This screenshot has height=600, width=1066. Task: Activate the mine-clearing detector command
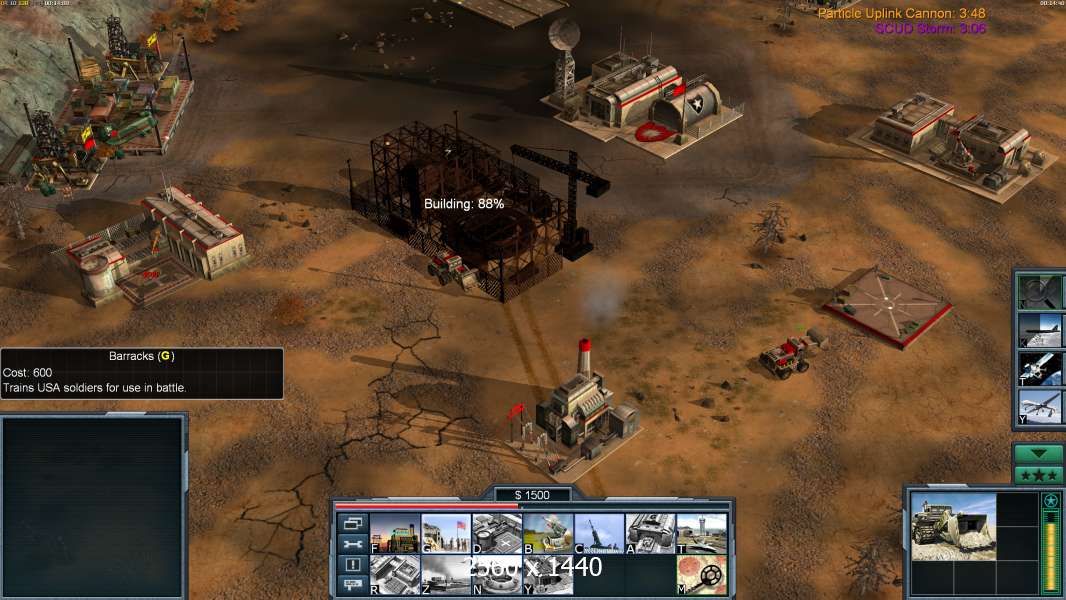pyautogui.click(x=701, y=574)
